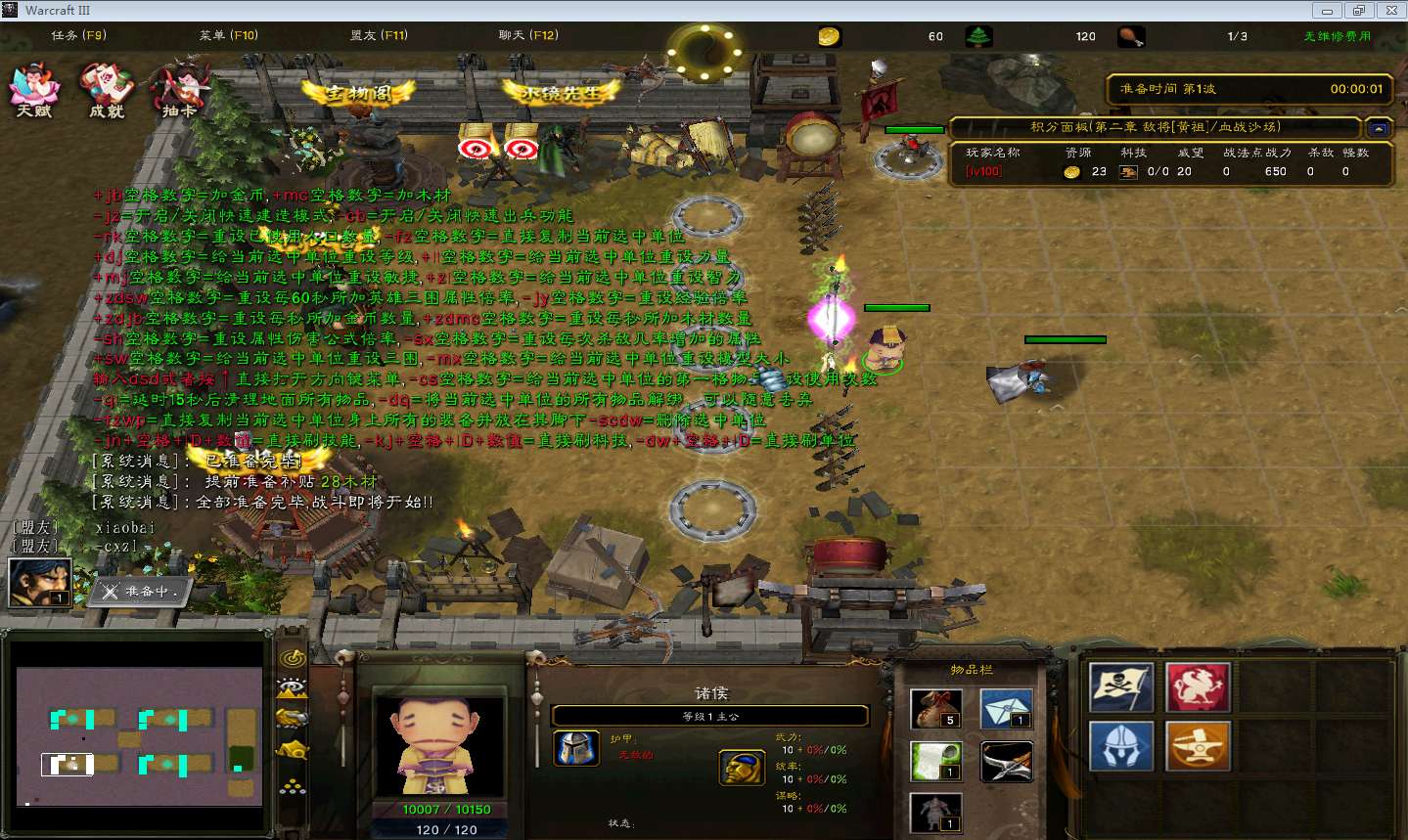Viewport: 1408px width, 840px height.
Task: Activate the minimap signal ping button
Action: point(293,659)
